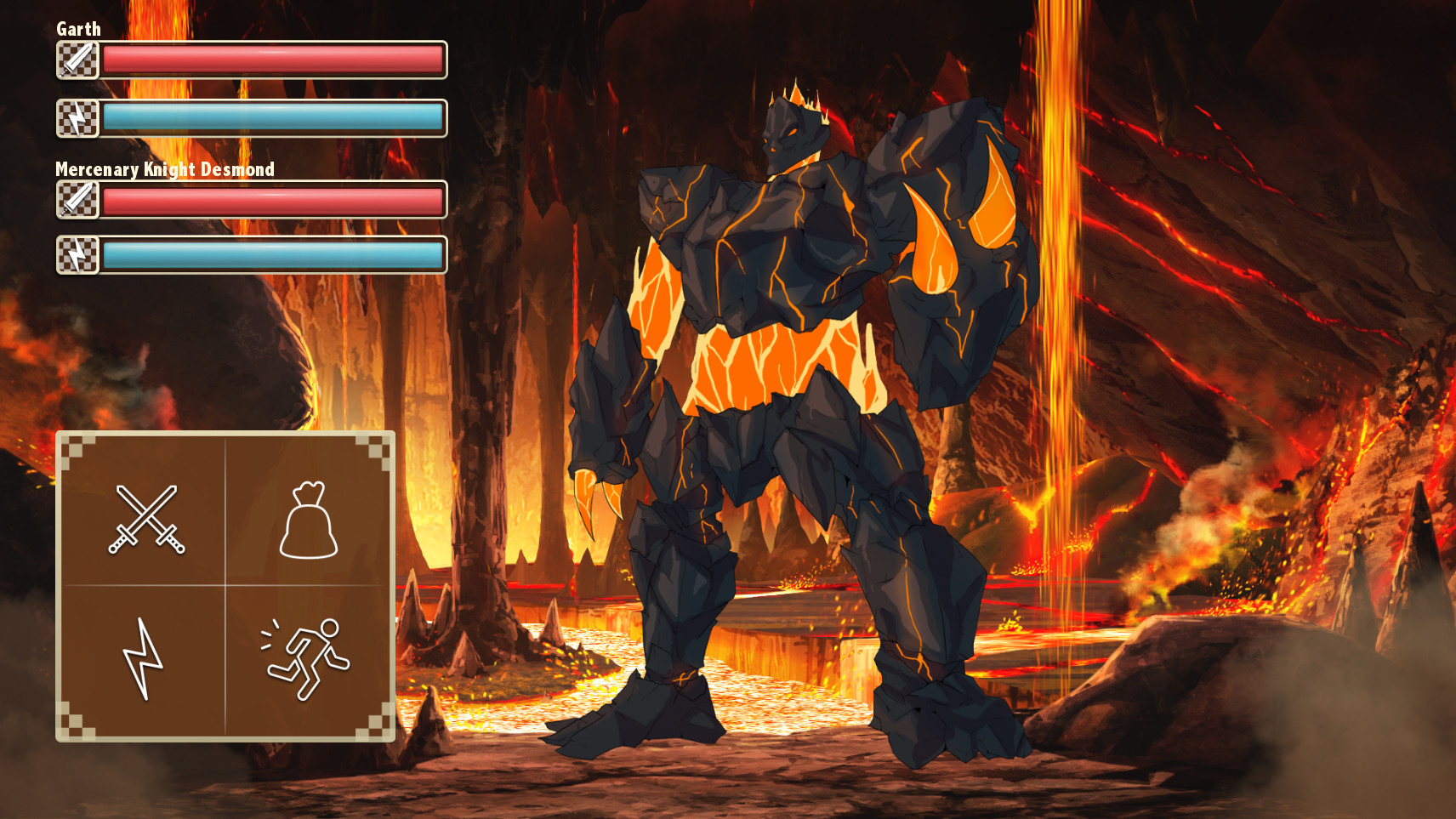Click Garth's blue mana bar
This screenshot has width=1456, height=819.
point(272,119)
